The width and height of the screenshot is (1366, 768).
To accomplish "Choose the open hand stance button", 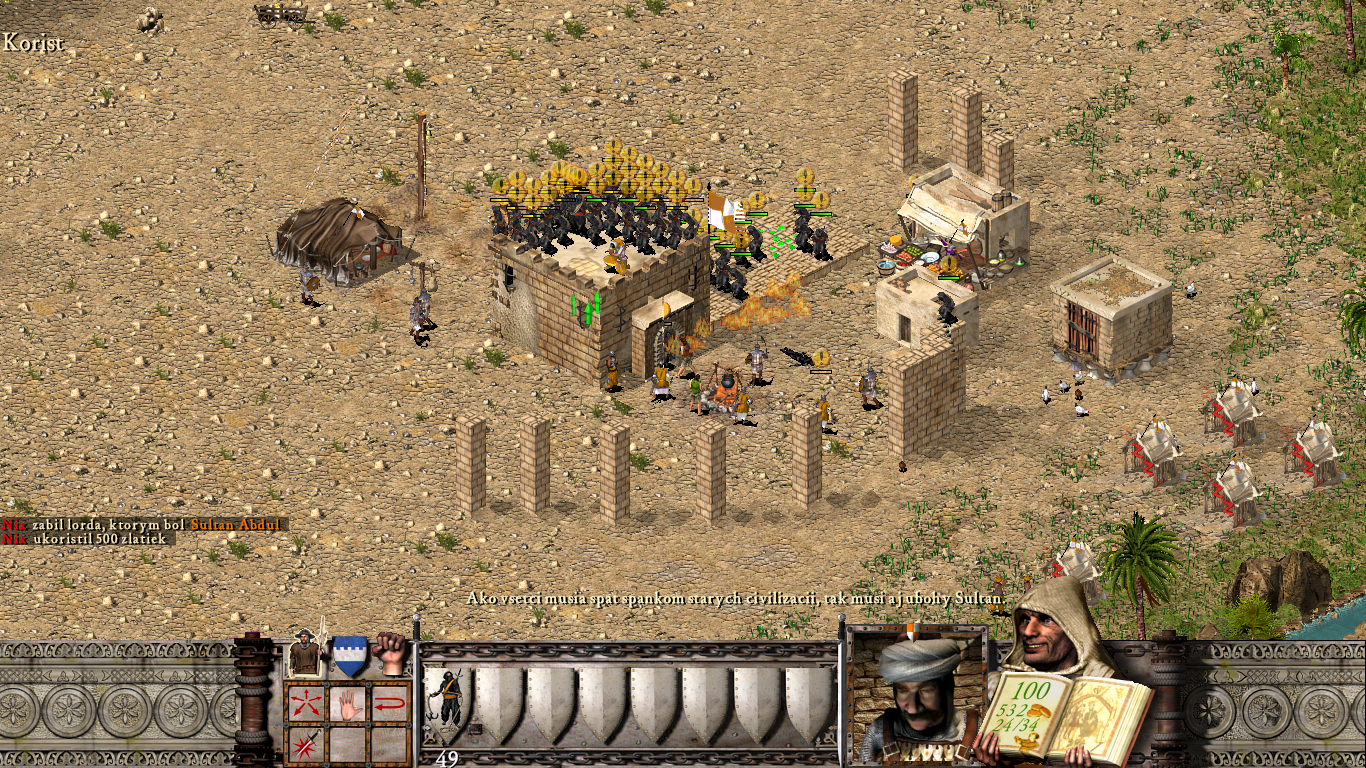I will click(x=347, y=703).
